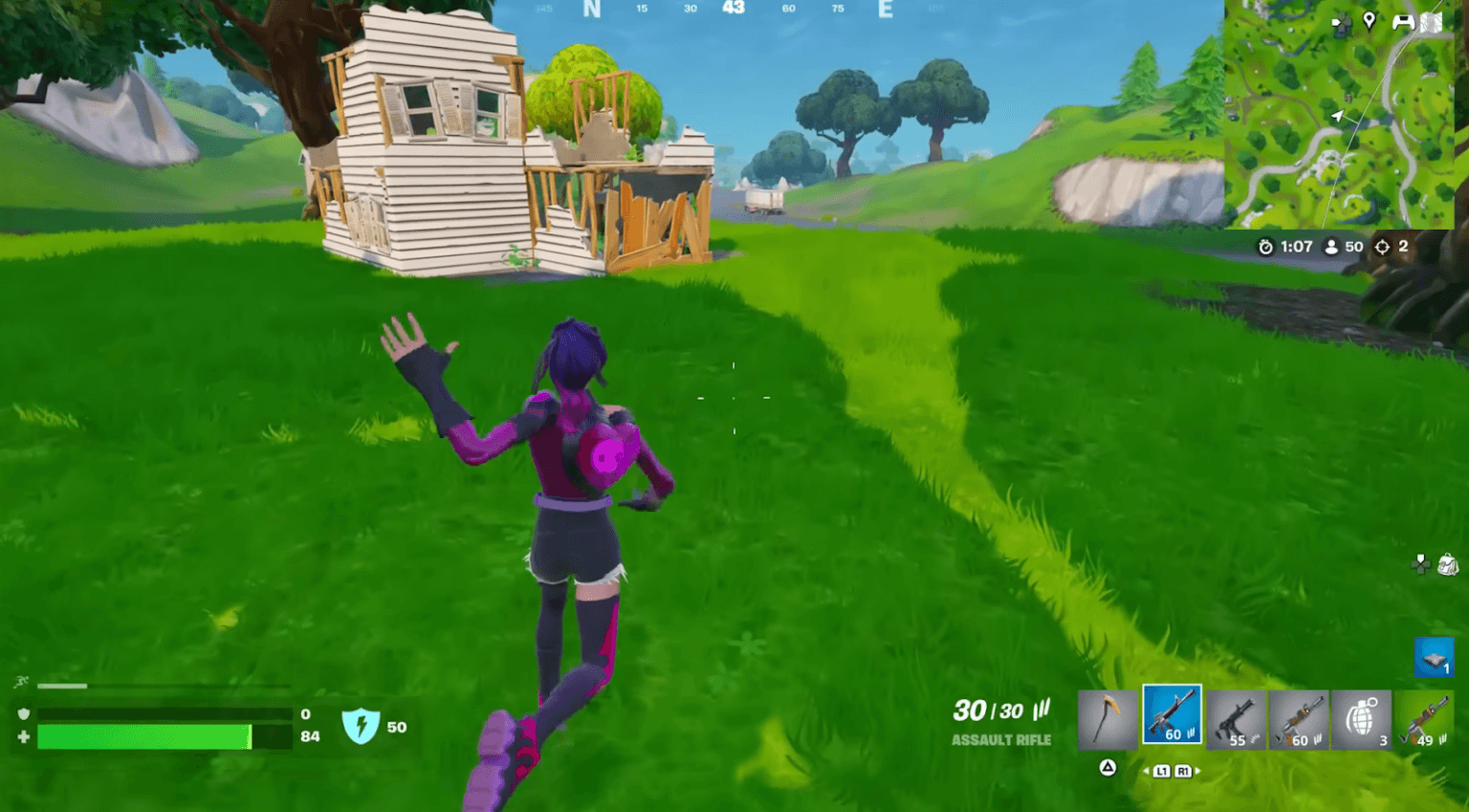Click the controller icon above the minimap
1469x812 pixels.
click(1404, 22)
